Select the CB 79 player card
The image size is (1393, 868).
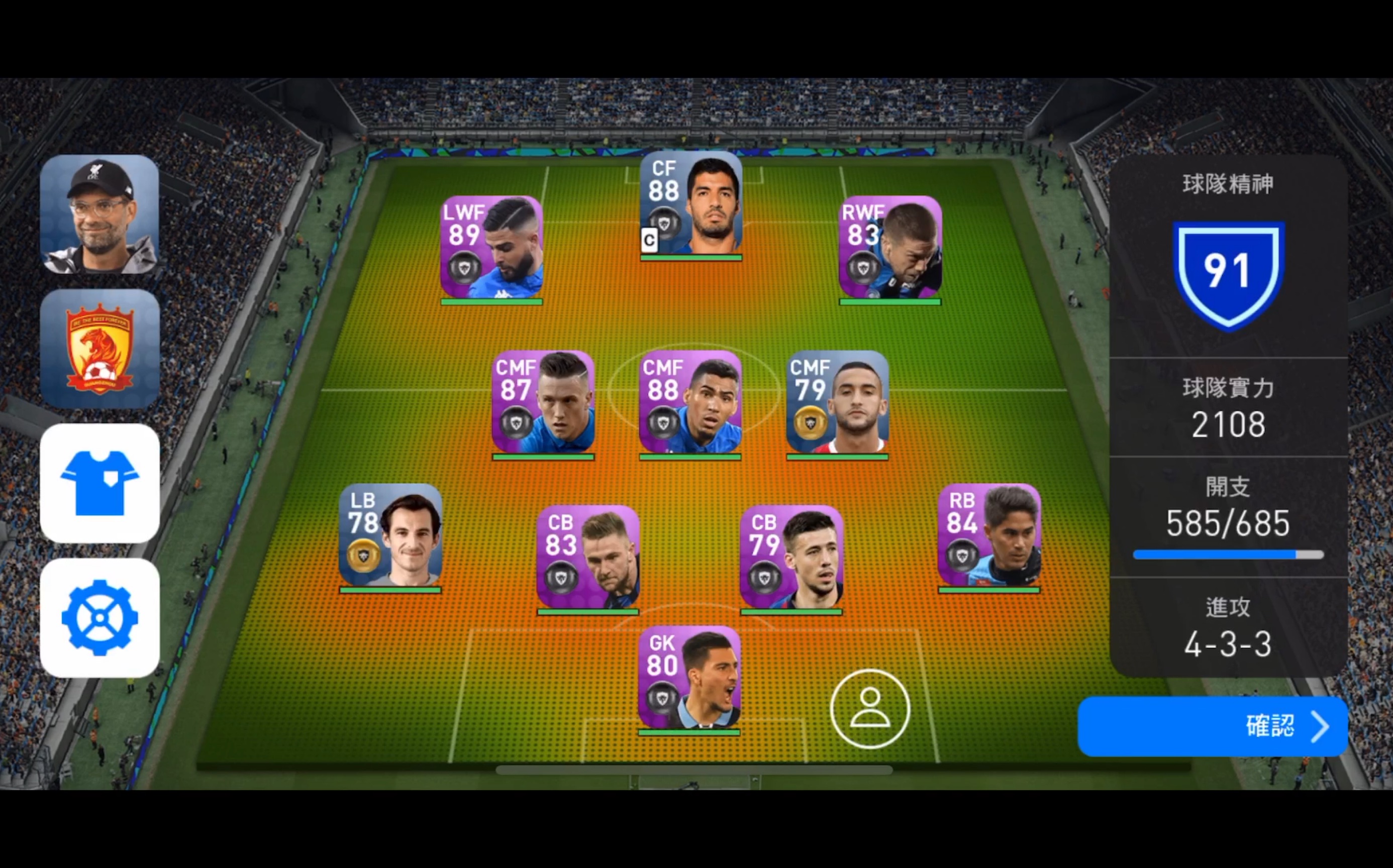[791, 558]
